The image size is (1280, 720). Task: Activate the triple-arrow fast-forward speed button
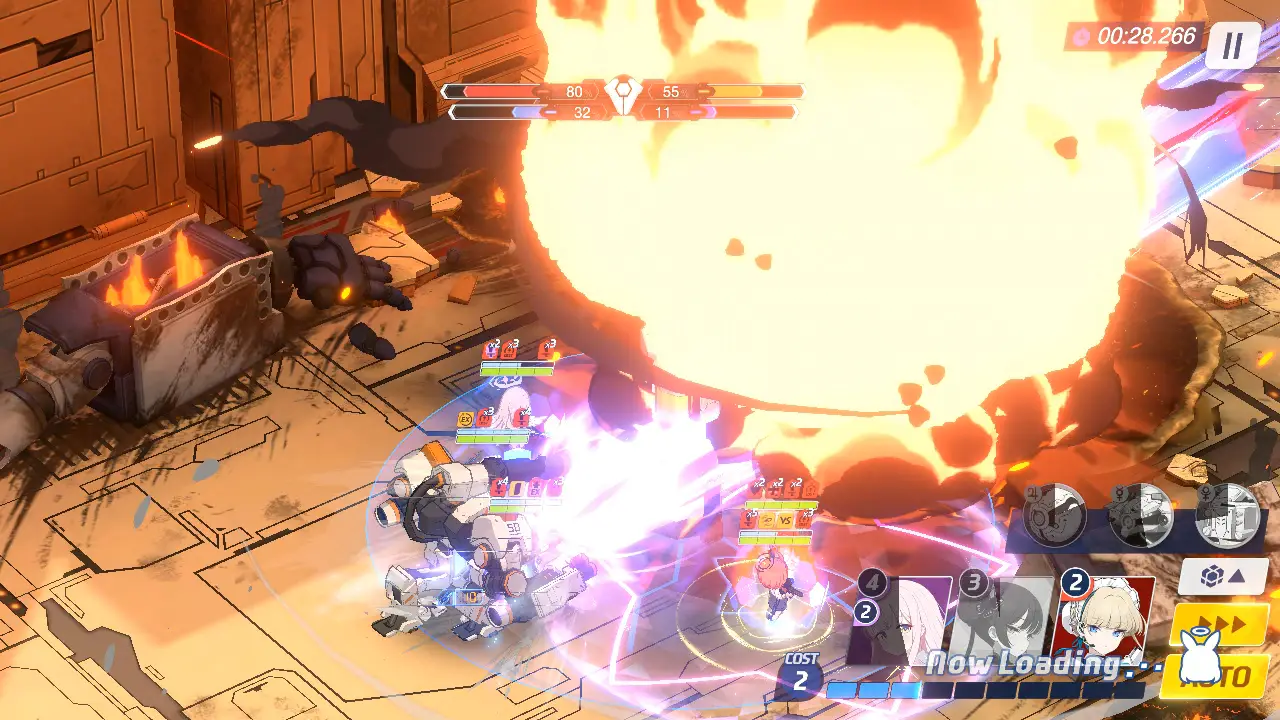[1218, 625]
